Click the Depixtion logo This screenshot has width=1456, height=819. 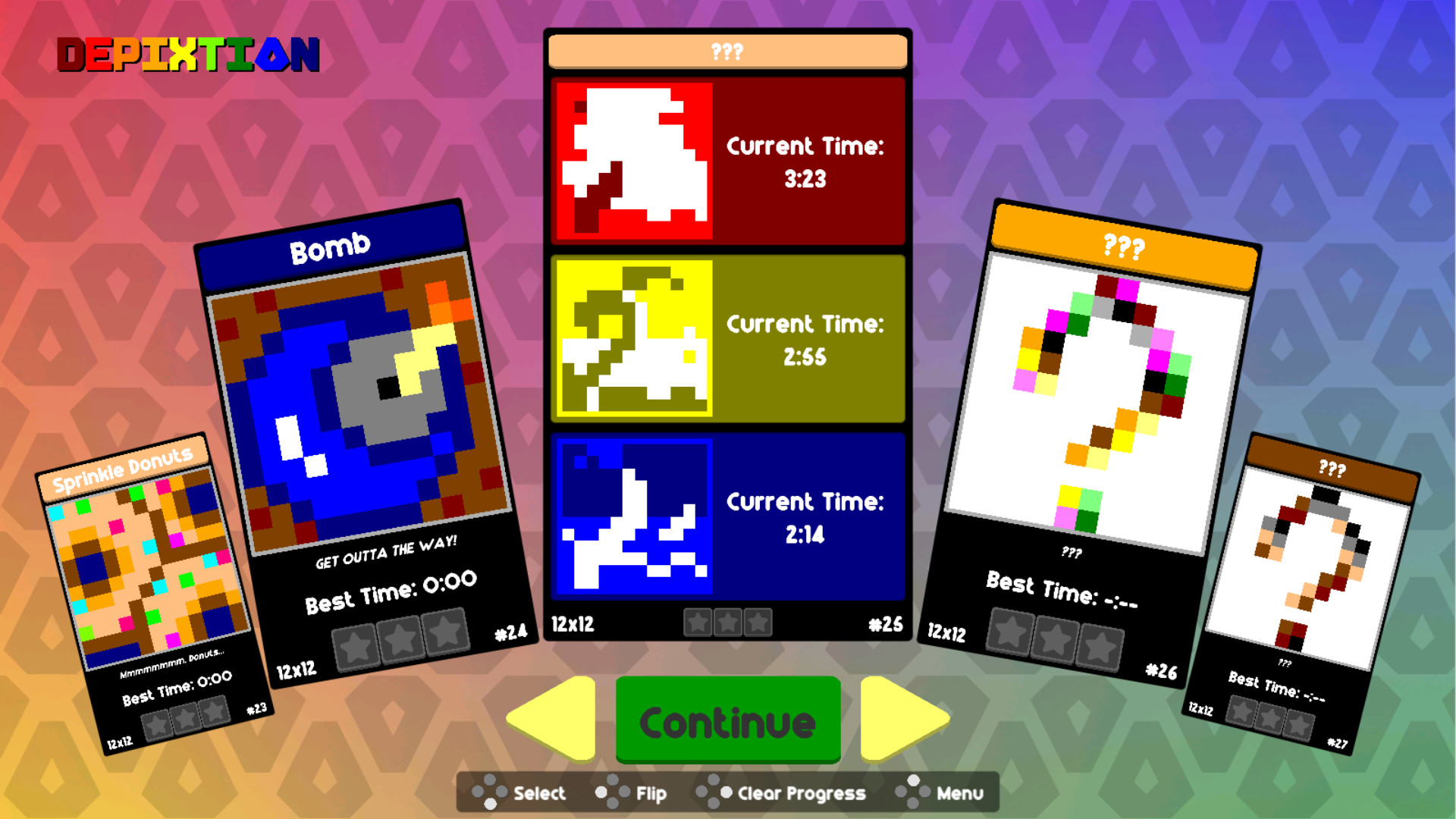(187, 53)
